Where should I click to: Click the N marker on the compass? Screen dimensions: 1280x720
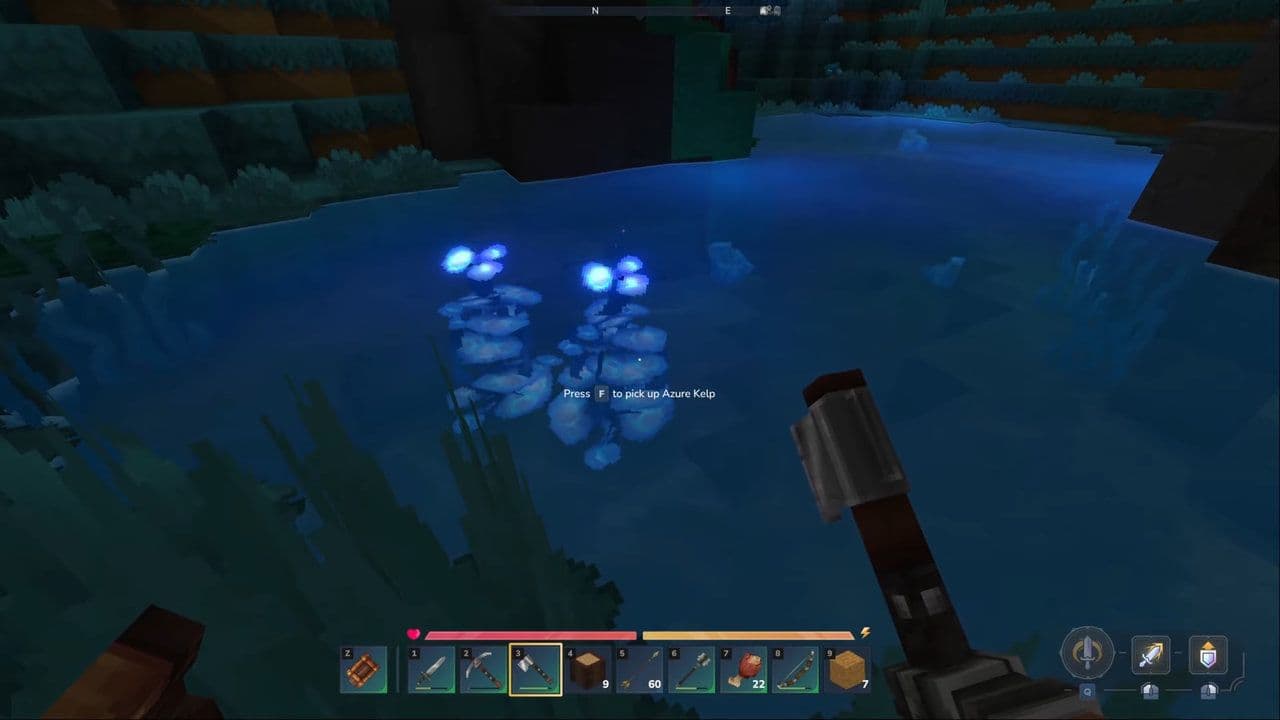594,10
